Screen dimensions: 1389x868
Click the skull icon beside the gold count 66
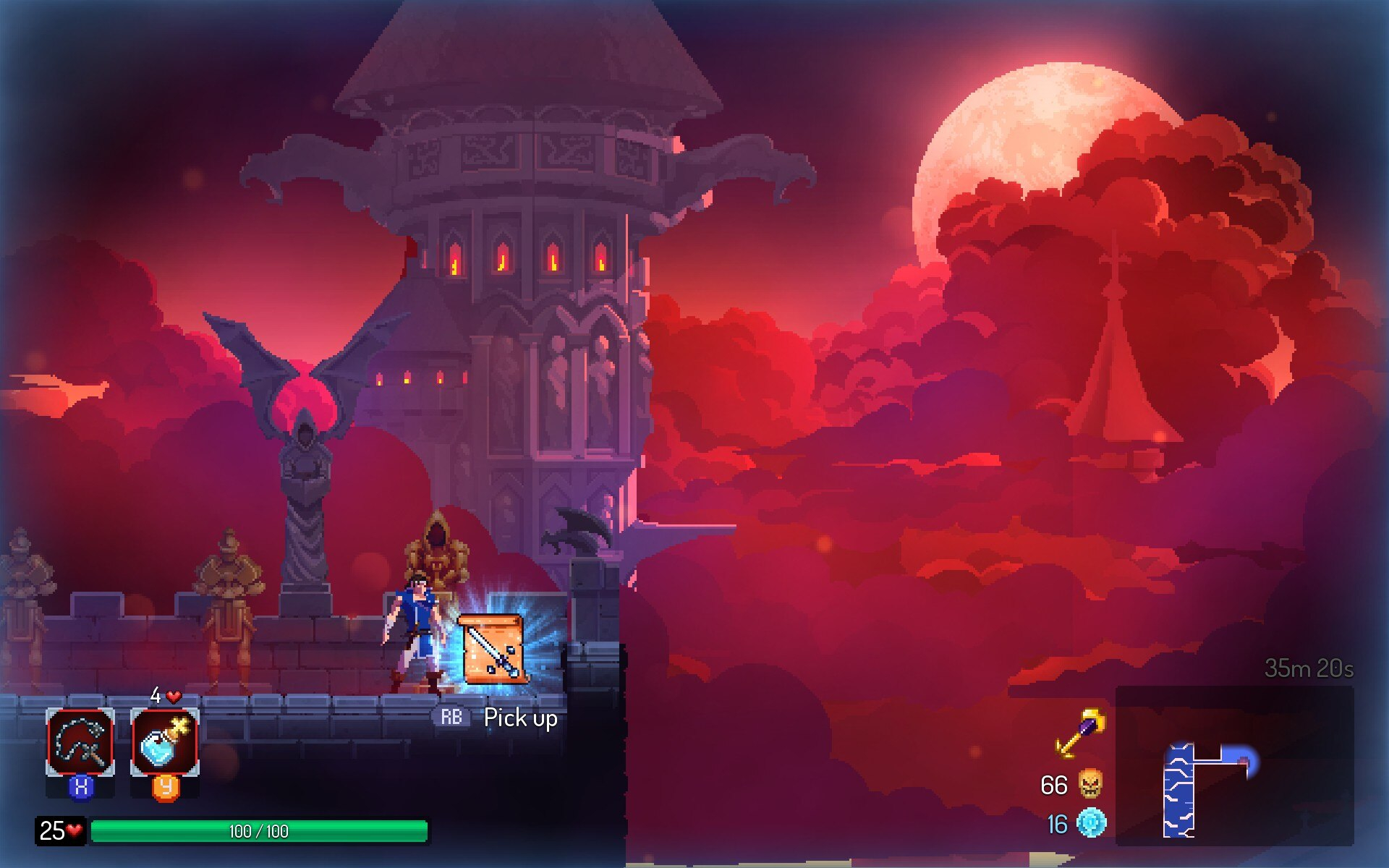1090,784
